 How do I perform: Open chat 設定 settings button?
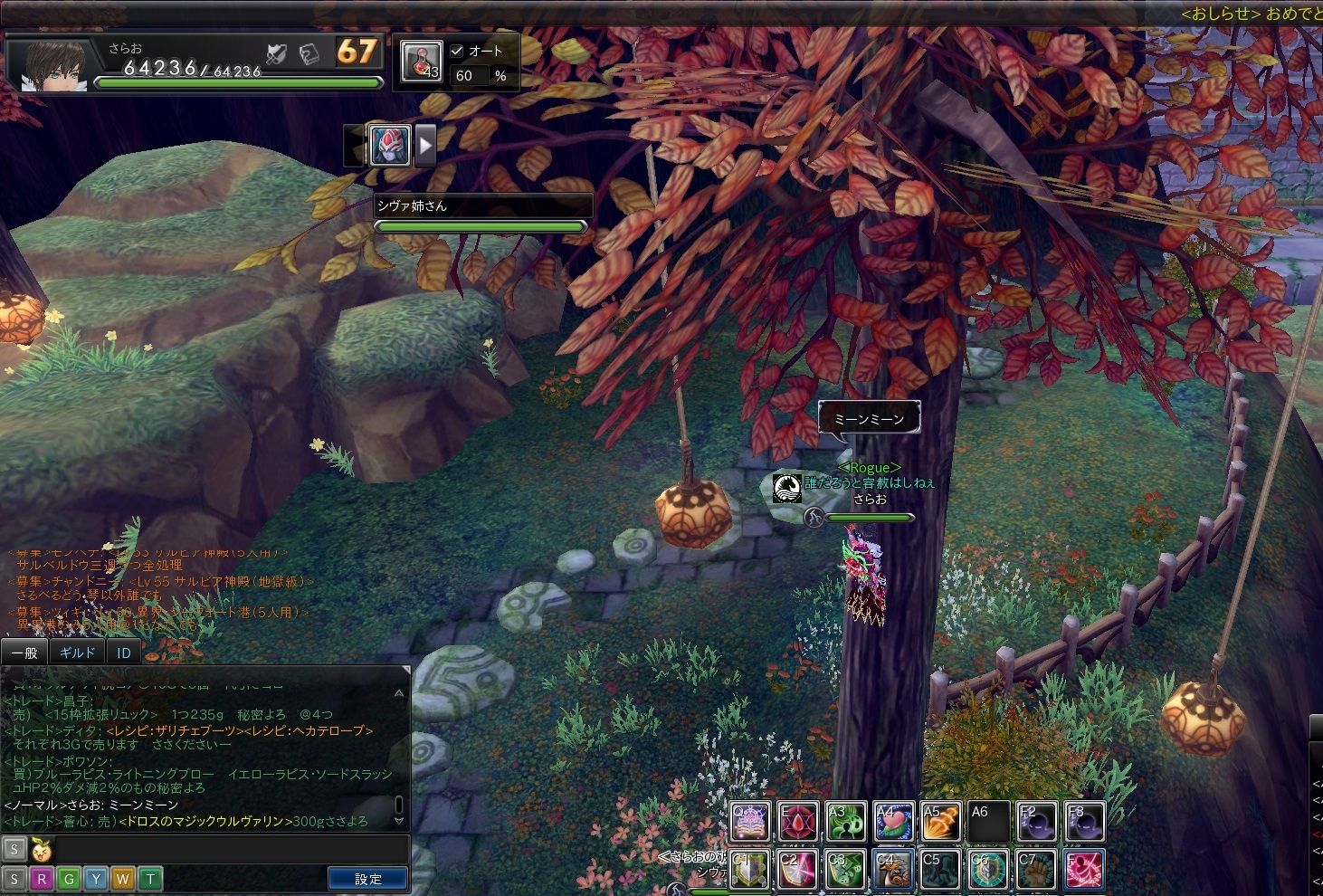pyautogui.click(x=367, y=878)
